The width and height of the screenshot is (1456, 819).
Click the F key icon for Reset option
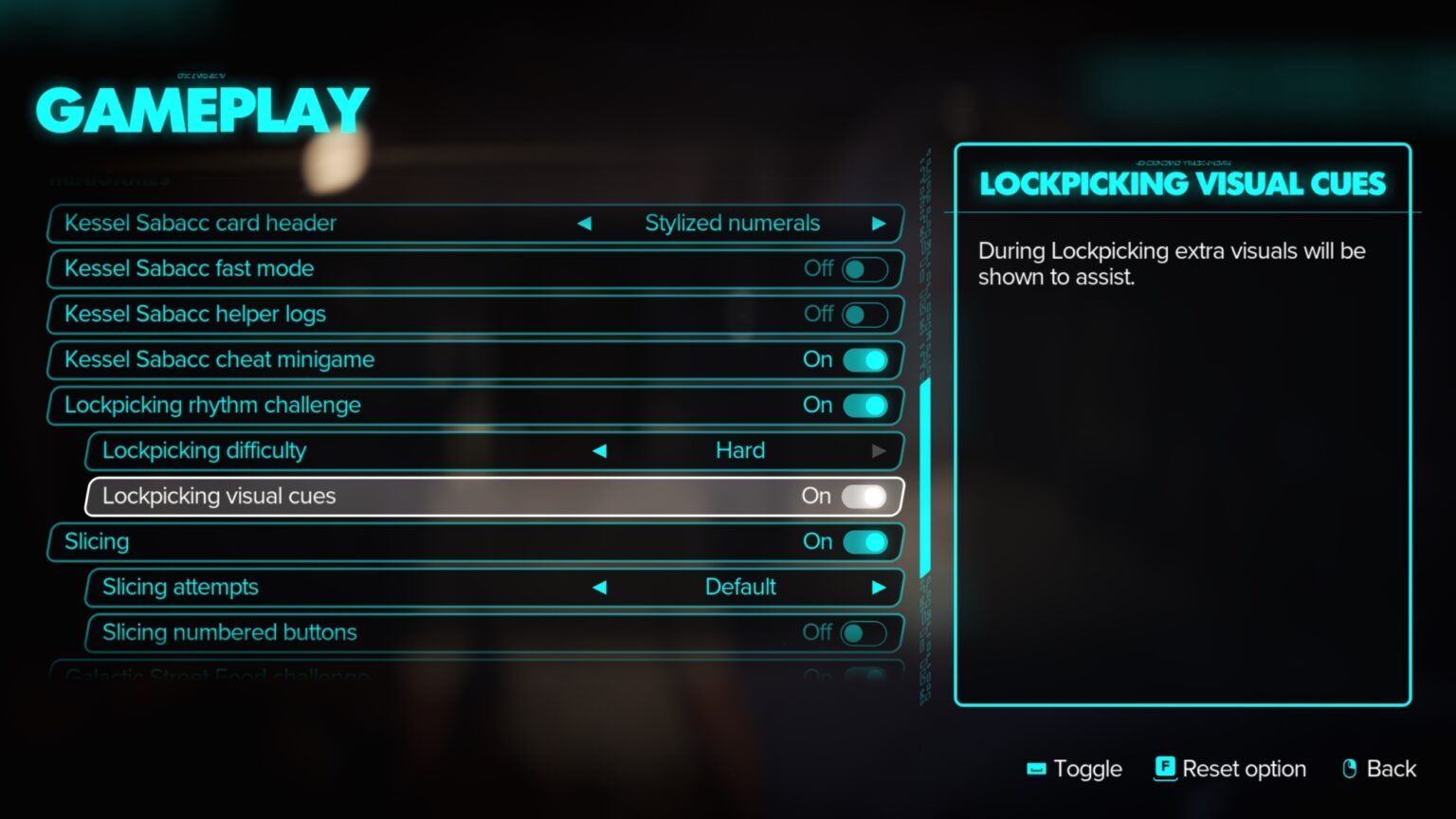(1164, 769)
